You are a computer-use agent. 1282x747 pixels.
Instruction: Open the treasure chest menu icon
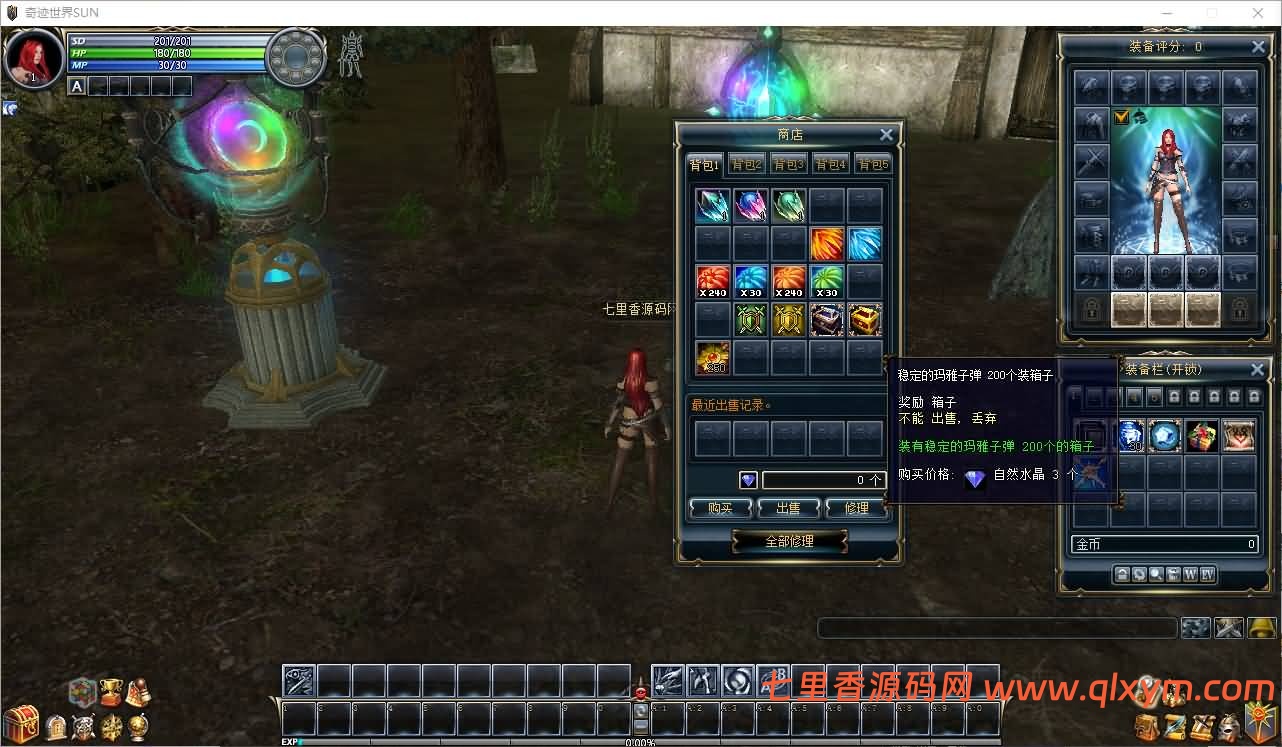coord(20,722)
